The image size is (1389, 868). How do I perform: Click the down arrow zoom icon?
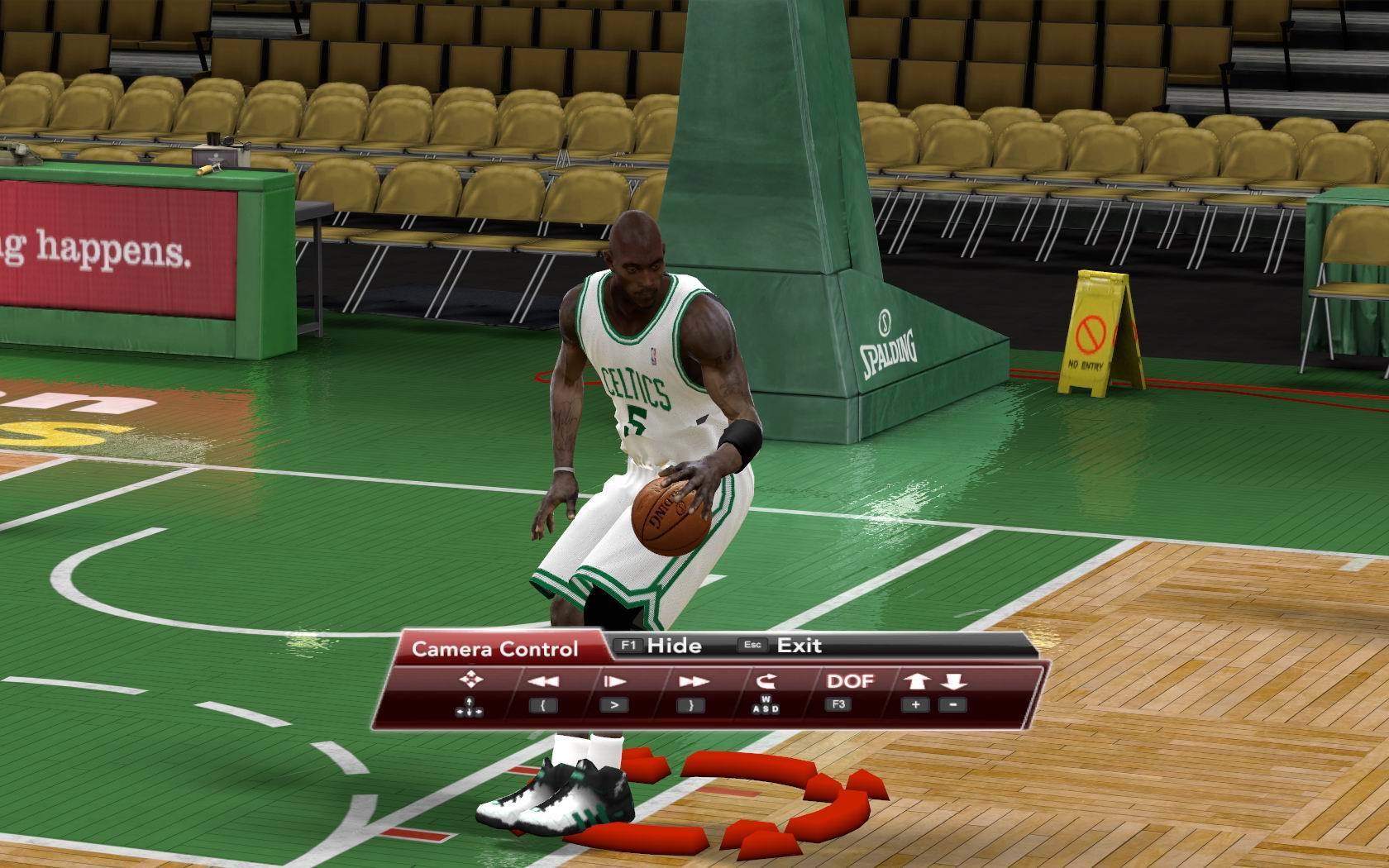[953, 681]
